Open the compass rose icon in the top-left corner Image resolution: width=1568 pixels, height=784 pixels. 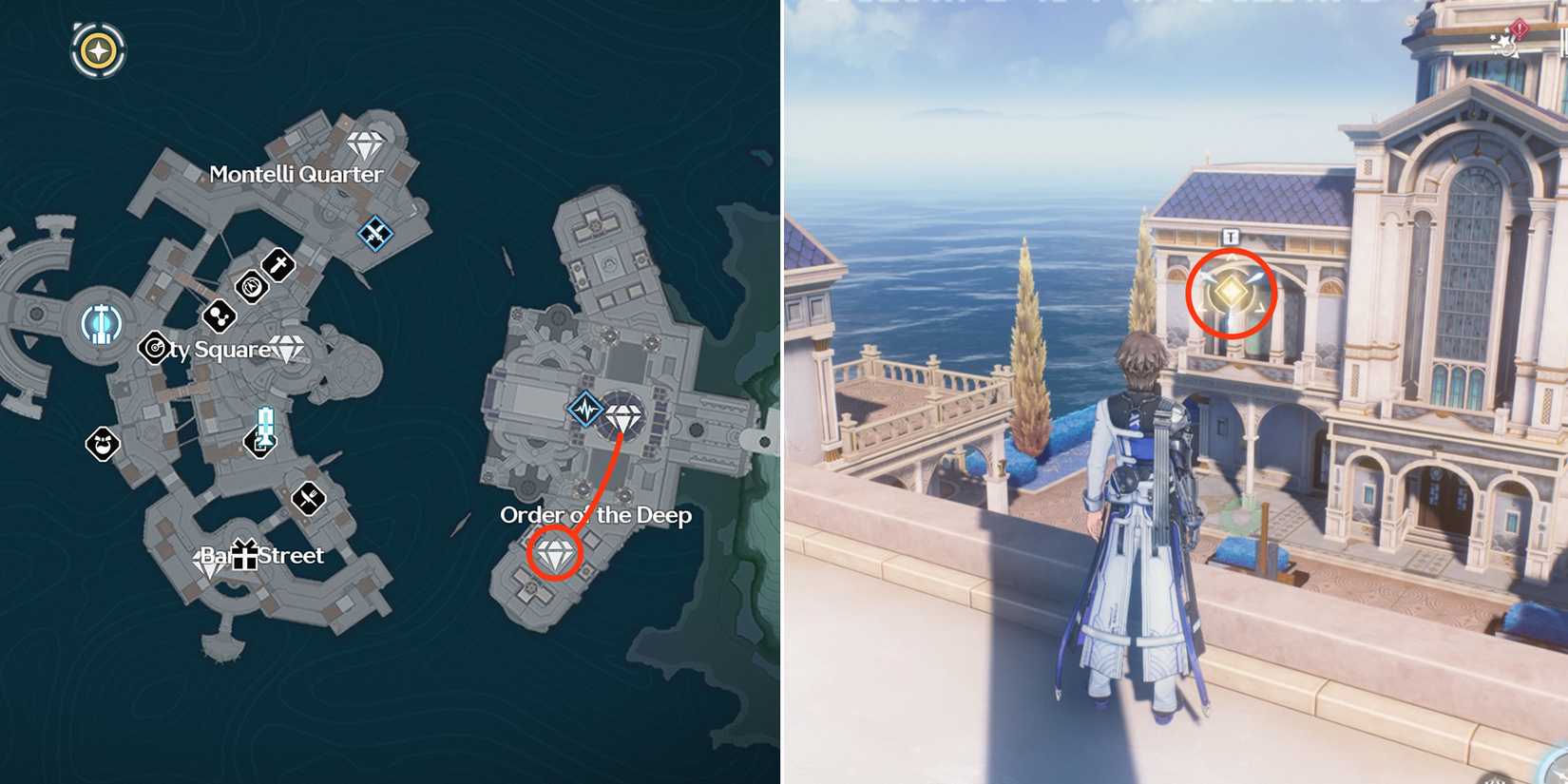[96, 49]
